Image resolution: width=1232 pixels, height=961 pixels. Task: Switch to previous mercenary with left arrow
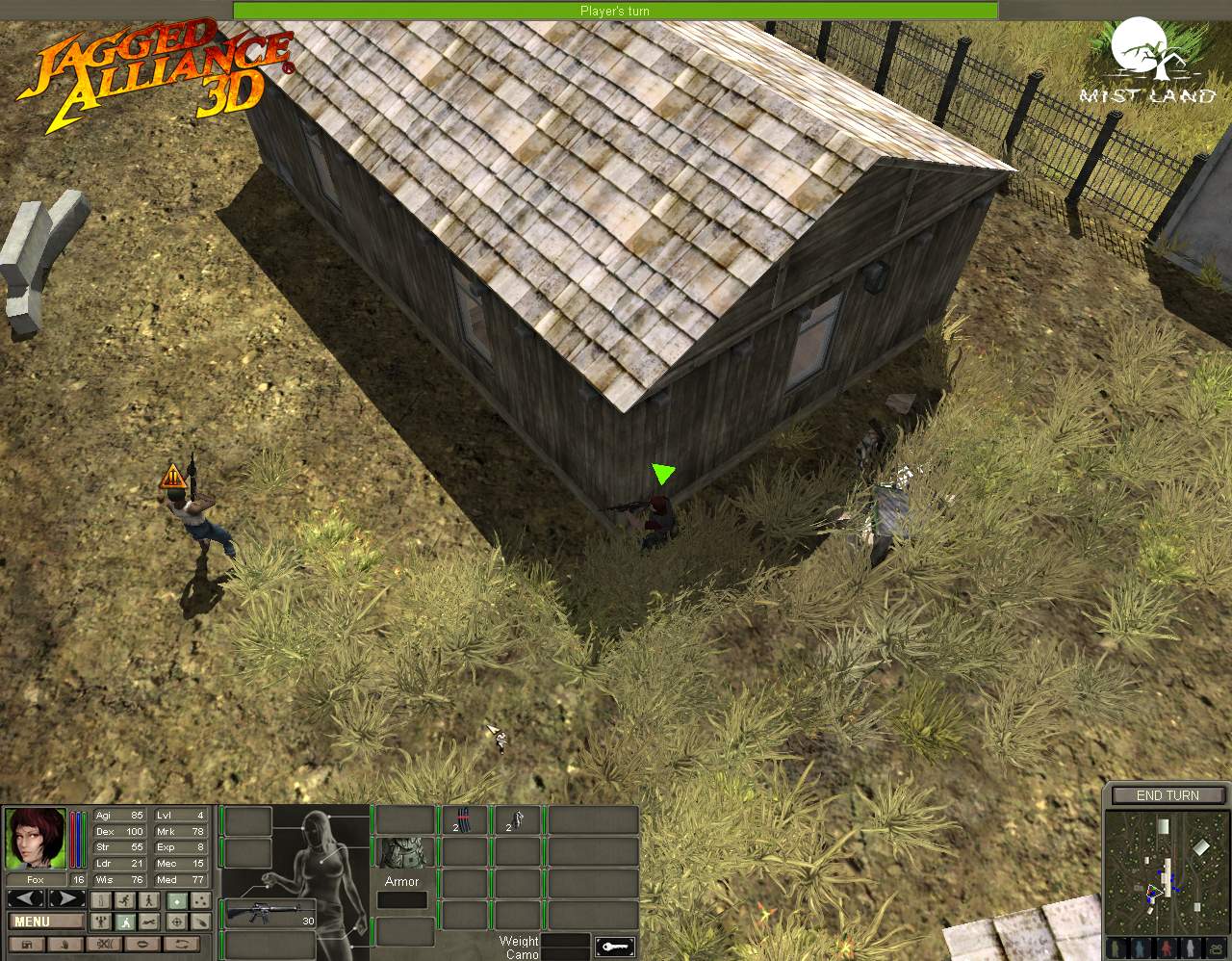[x=26, y=898]
